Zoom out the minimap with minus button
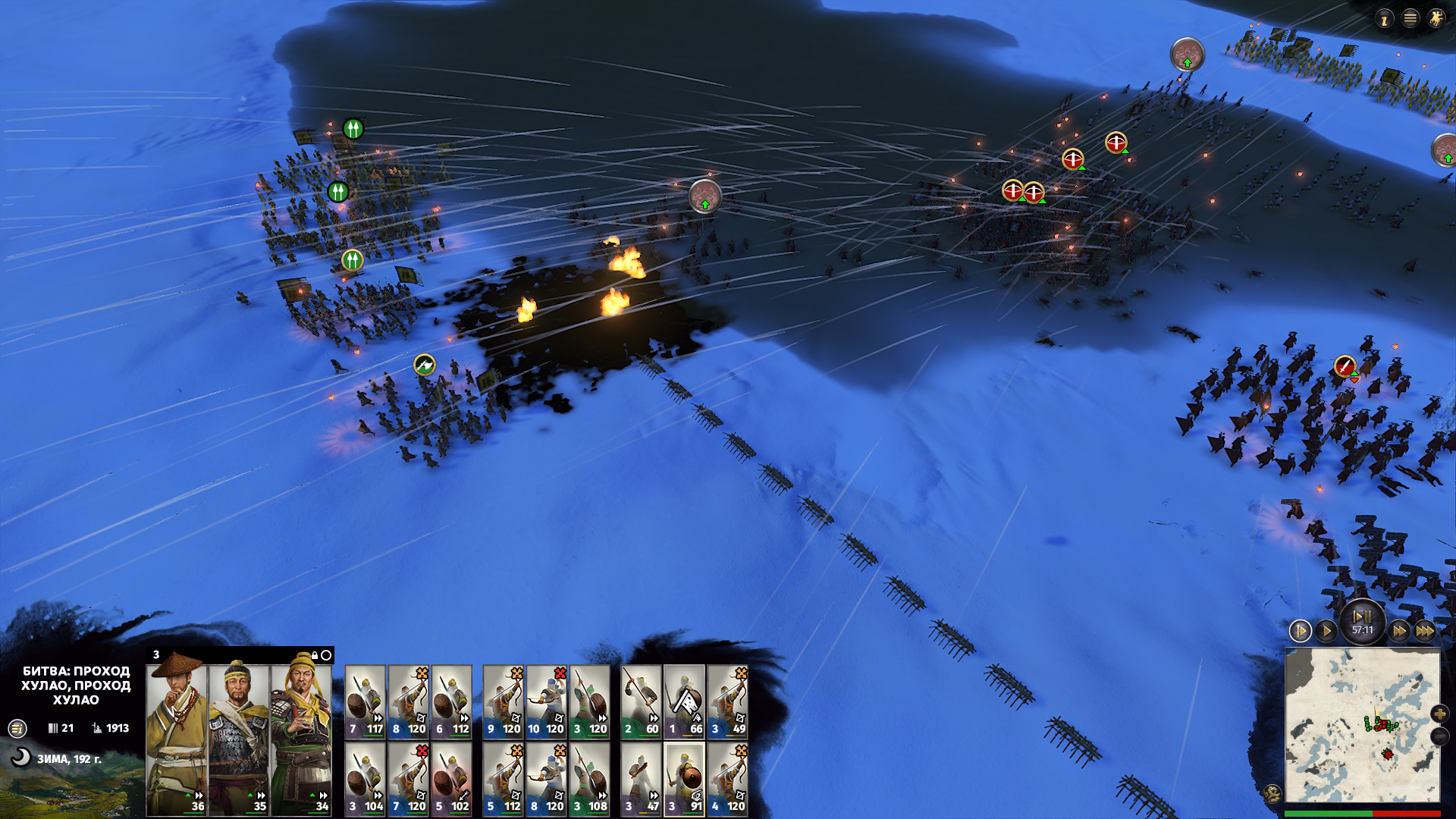1456x819 pixels. pyautogui.click(x=1439, y=736)
